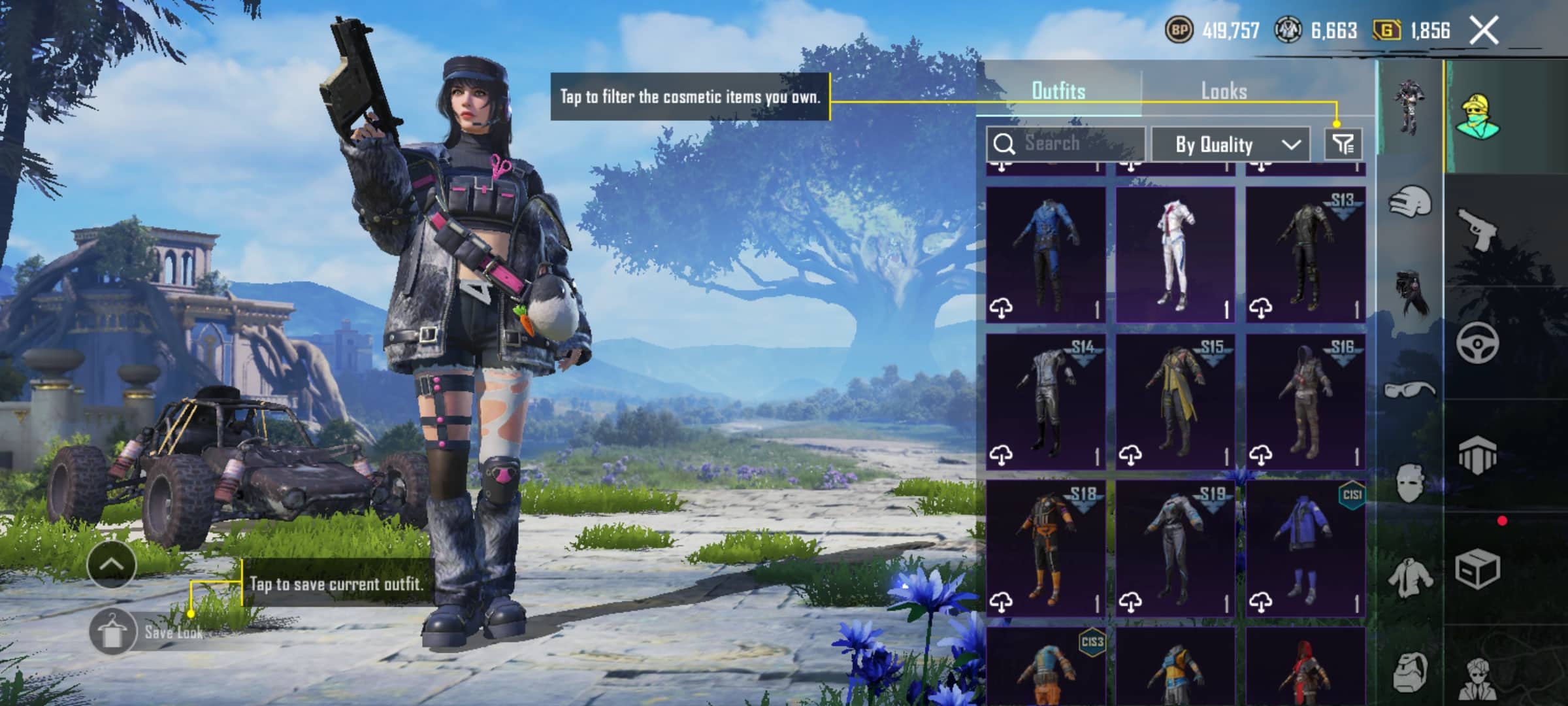Image resolution: width=1568 pixels, height=706 pixels.
Task: Choose the white suit outfit
Action: (x=1175, y=255)
